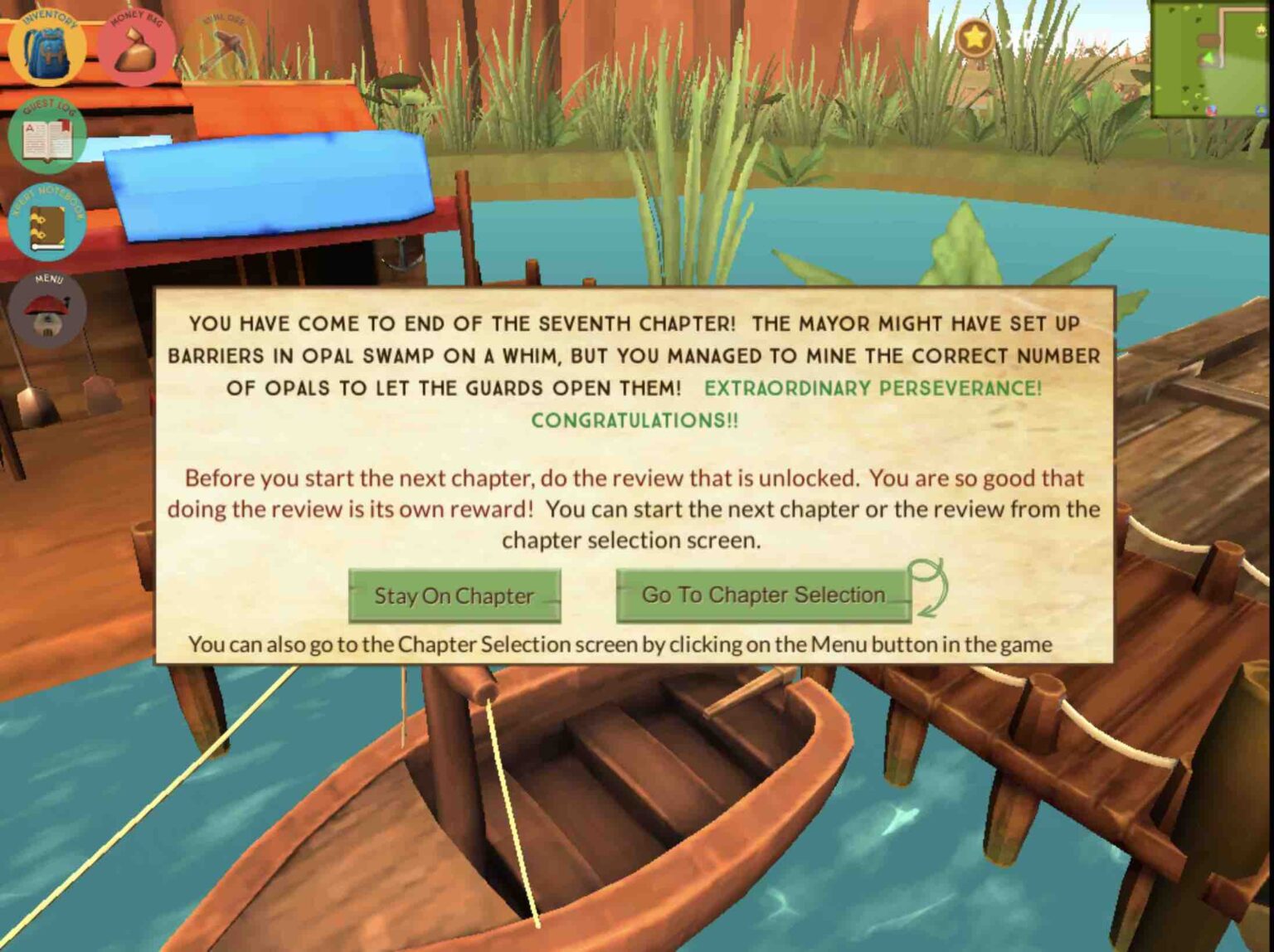Viewport: 1274px width, 952px height.
Task: Click the Money Bag icon
Action: 138,47
